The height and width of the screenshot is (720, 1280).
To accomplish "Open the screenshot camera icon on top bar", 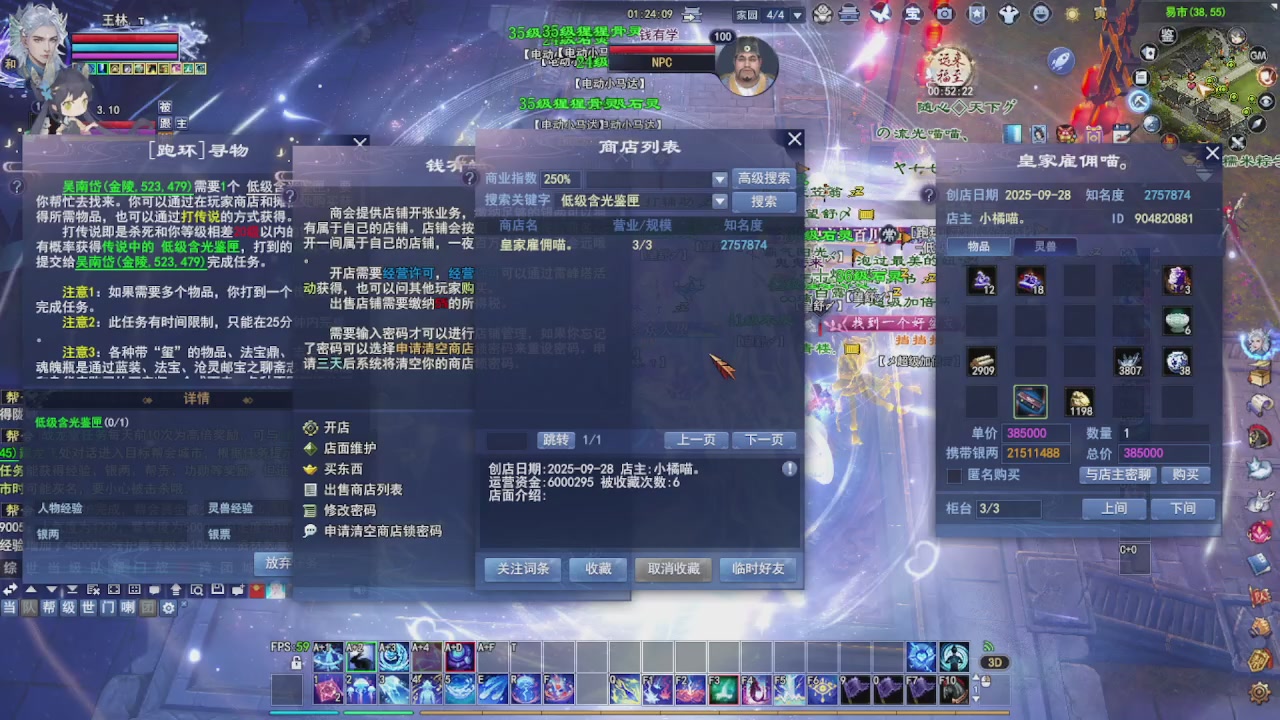I will pyautogui.click(x=945, y=14).
